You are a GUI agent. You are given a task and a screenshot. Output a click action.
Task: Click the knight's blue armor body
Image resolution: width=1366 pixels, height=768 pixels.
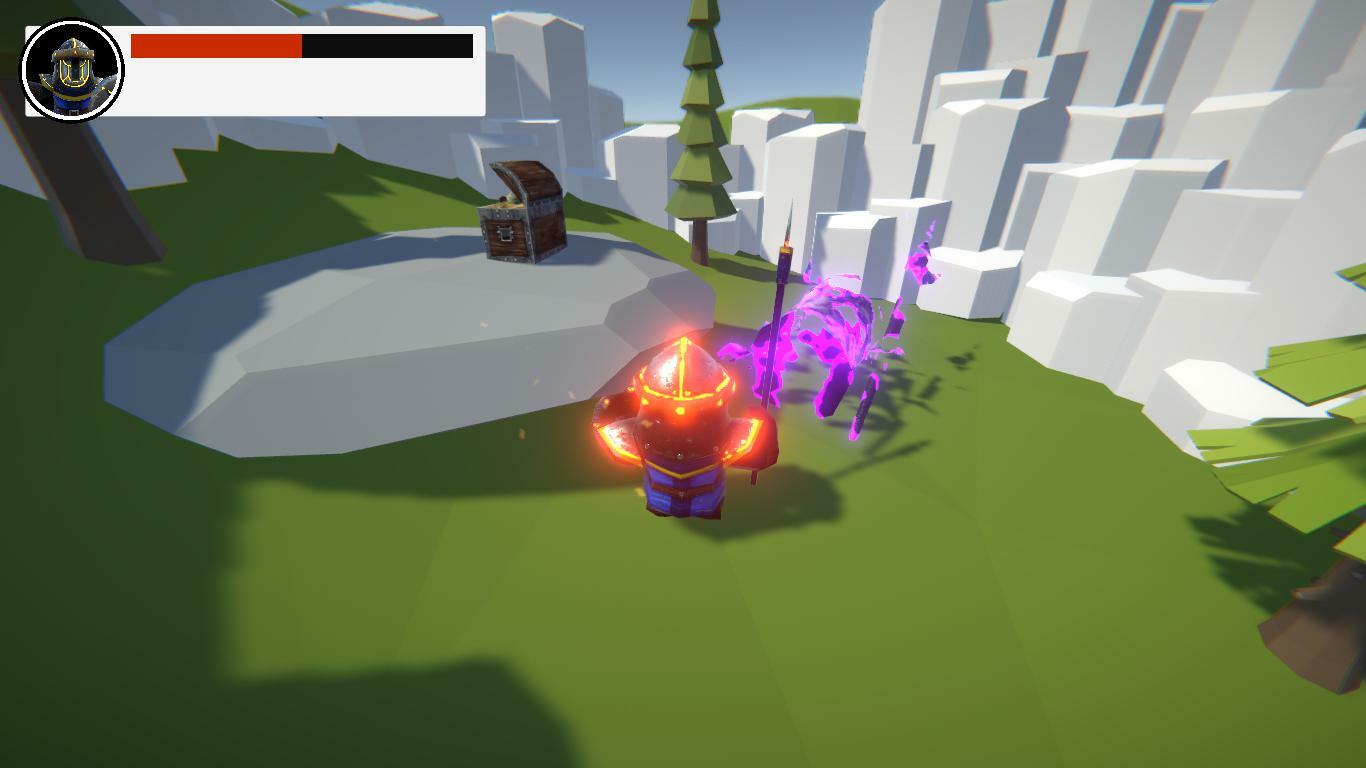[x=685, y=490]
